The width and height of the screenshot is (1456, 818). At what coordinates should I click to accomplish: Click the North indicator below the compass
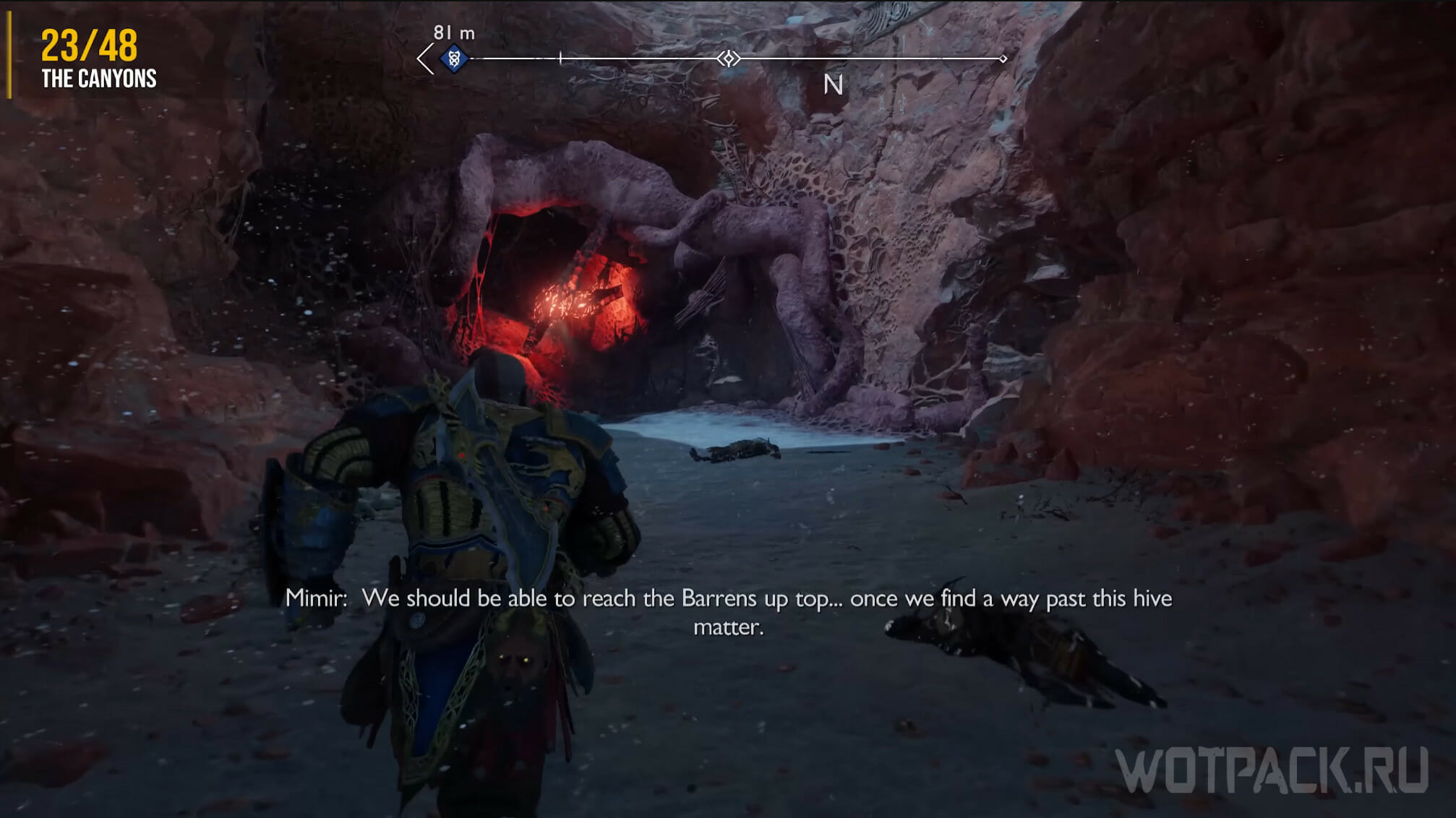tap(833, 85)
